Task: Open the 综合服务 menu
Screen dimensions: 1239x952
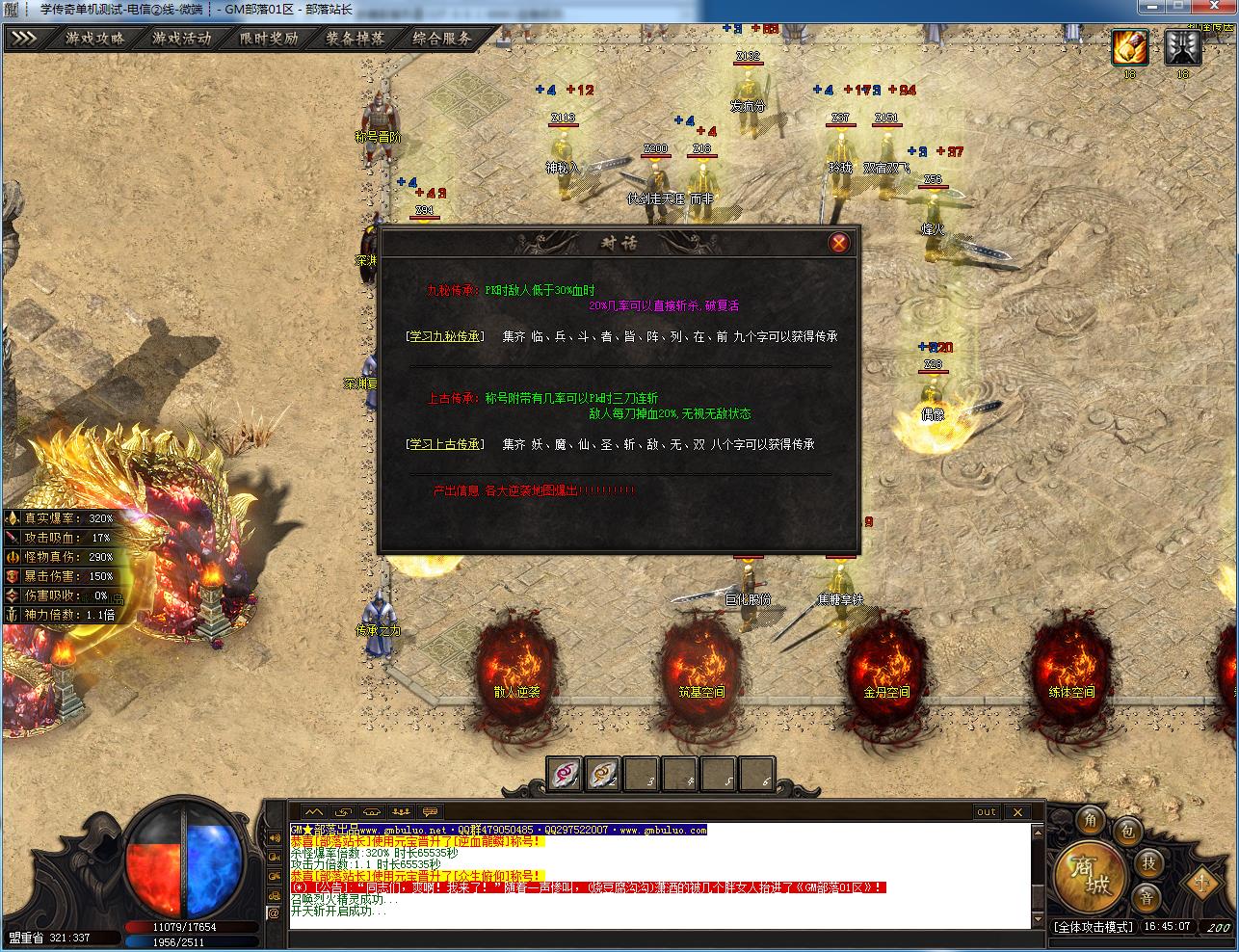Action: [442, 40]
